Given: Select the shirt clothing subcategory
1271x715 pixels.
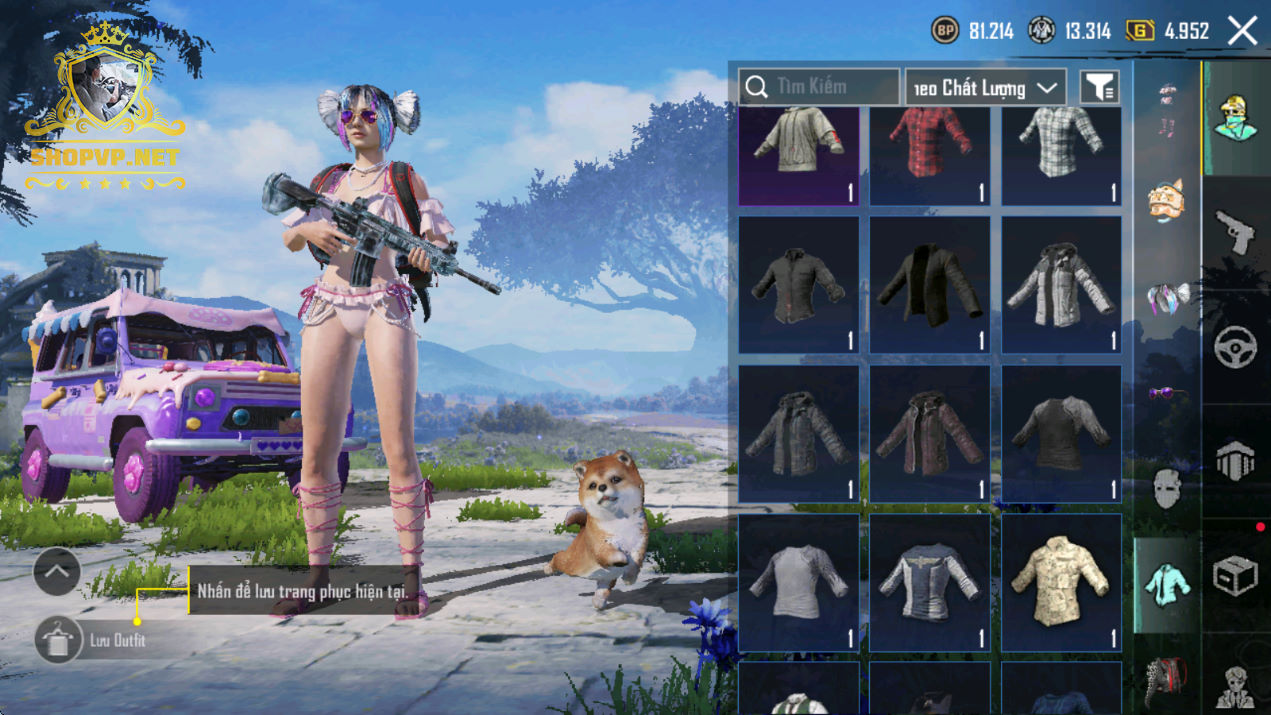Looking at the screenshot, I should tap(1166, 584).
